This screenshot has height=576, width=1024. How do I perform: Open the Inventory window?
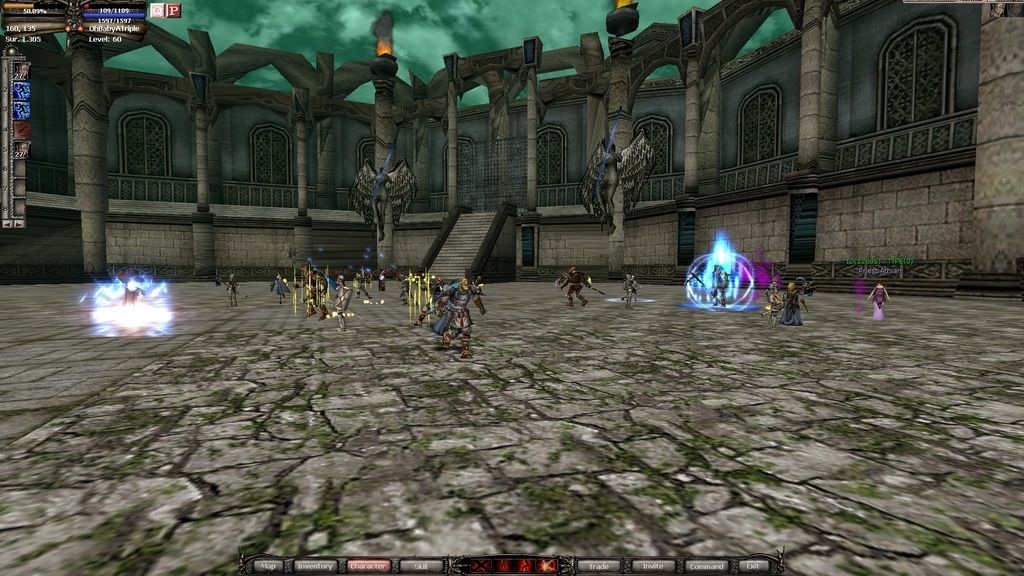pos(314,566)
